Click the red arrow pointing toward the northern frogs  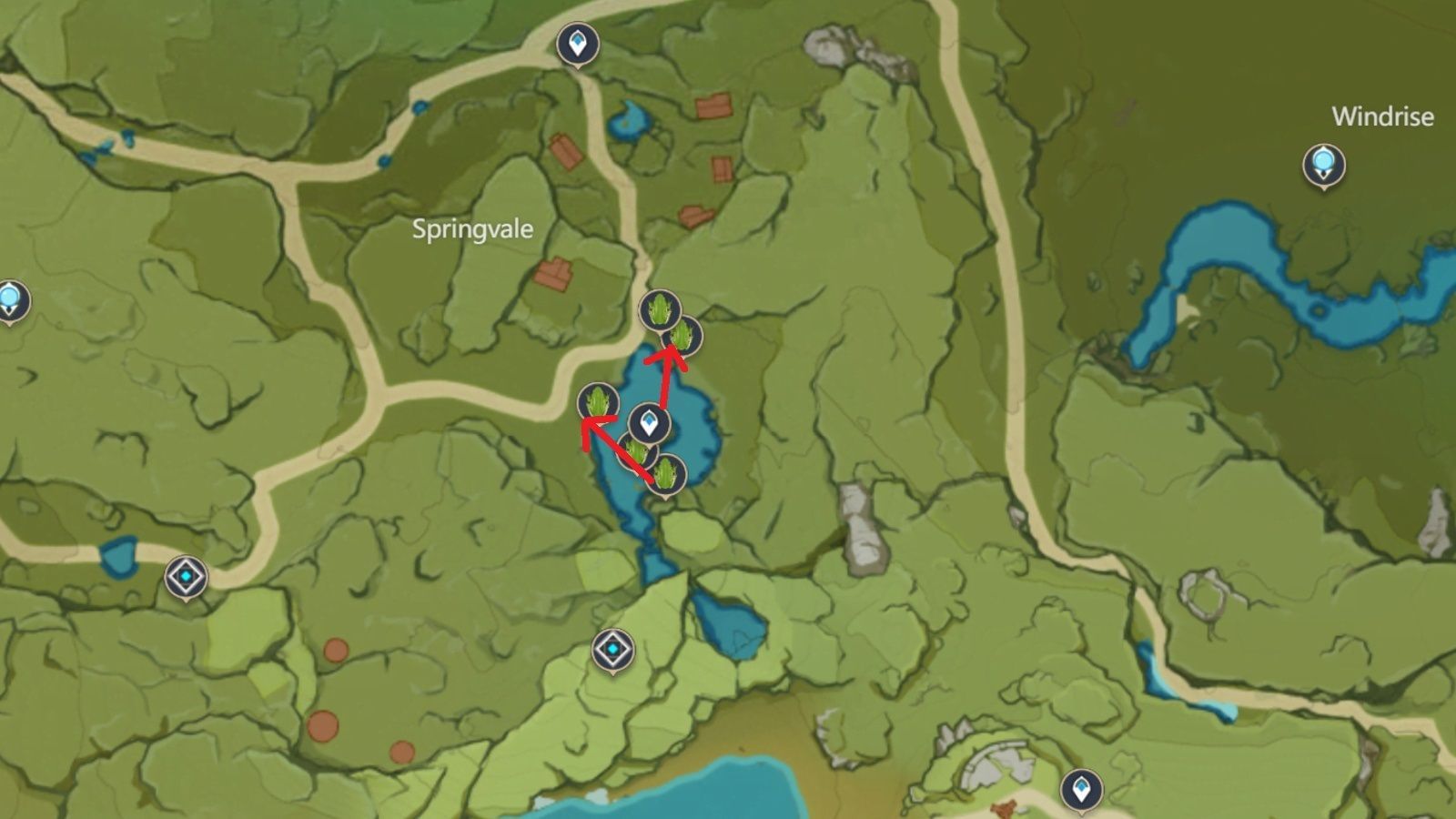click(667, 373)
